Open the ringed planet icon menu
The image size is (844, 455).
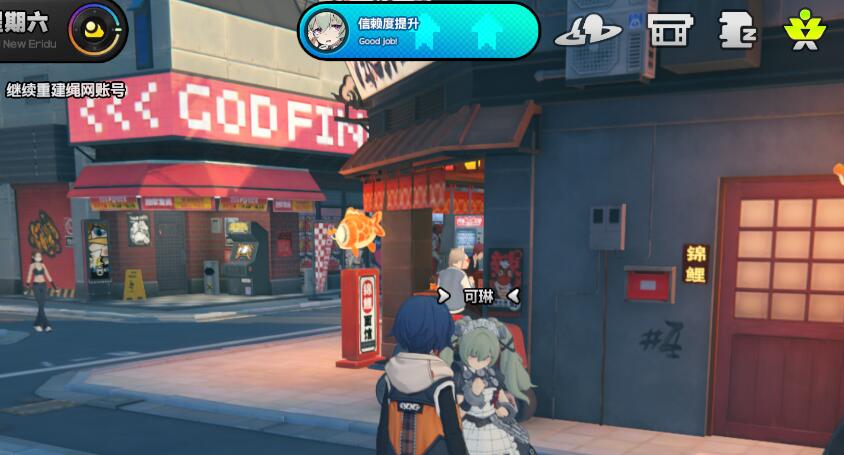588,30
